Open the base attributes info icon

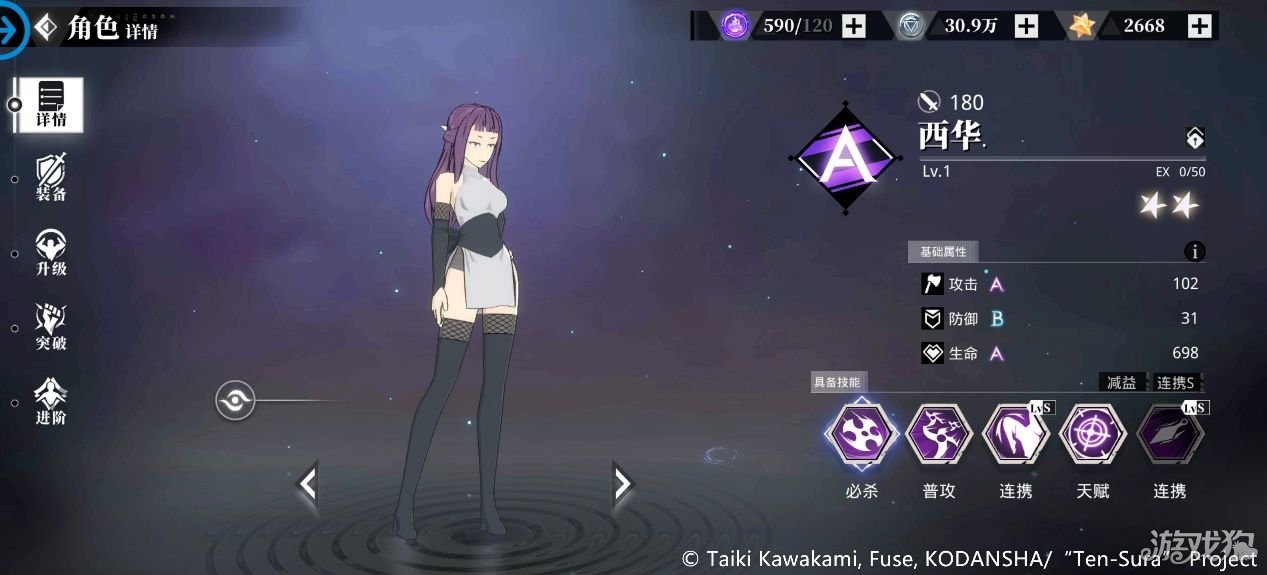[x=1194, y=252]
